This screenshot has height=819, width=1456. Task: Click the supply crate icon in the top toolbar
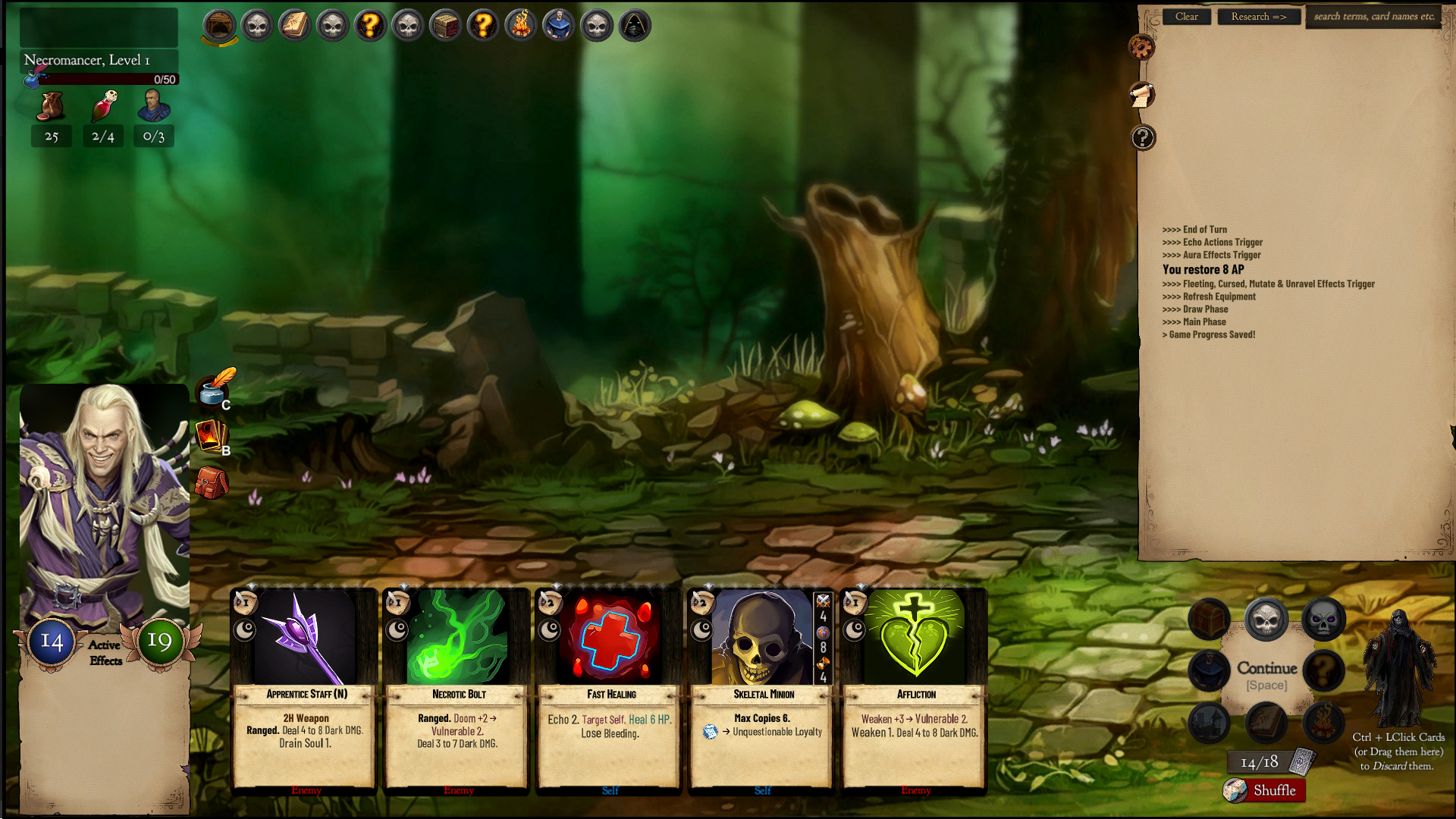[x=445, y=25]
